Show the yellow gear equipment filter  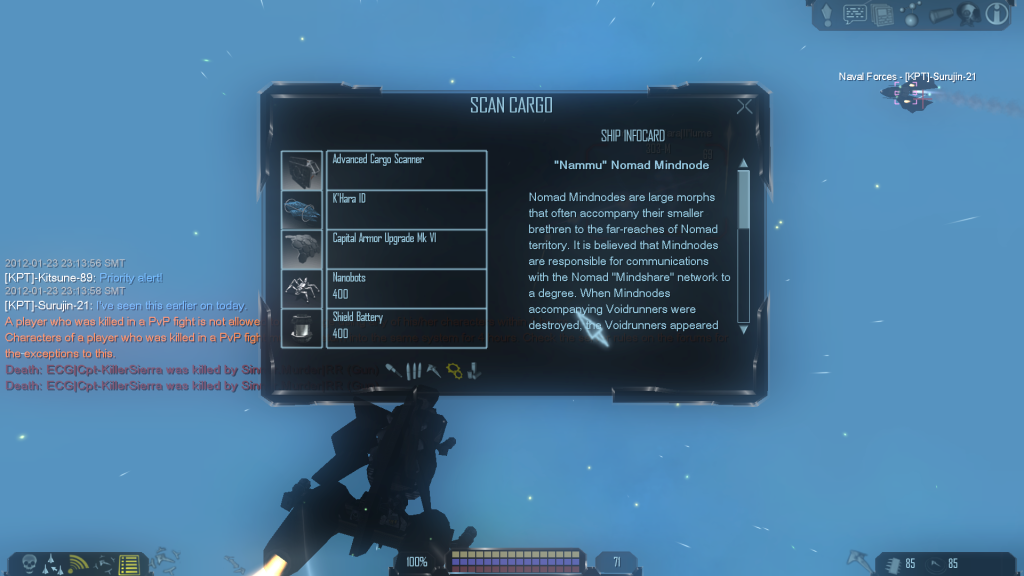pos(453,371)
